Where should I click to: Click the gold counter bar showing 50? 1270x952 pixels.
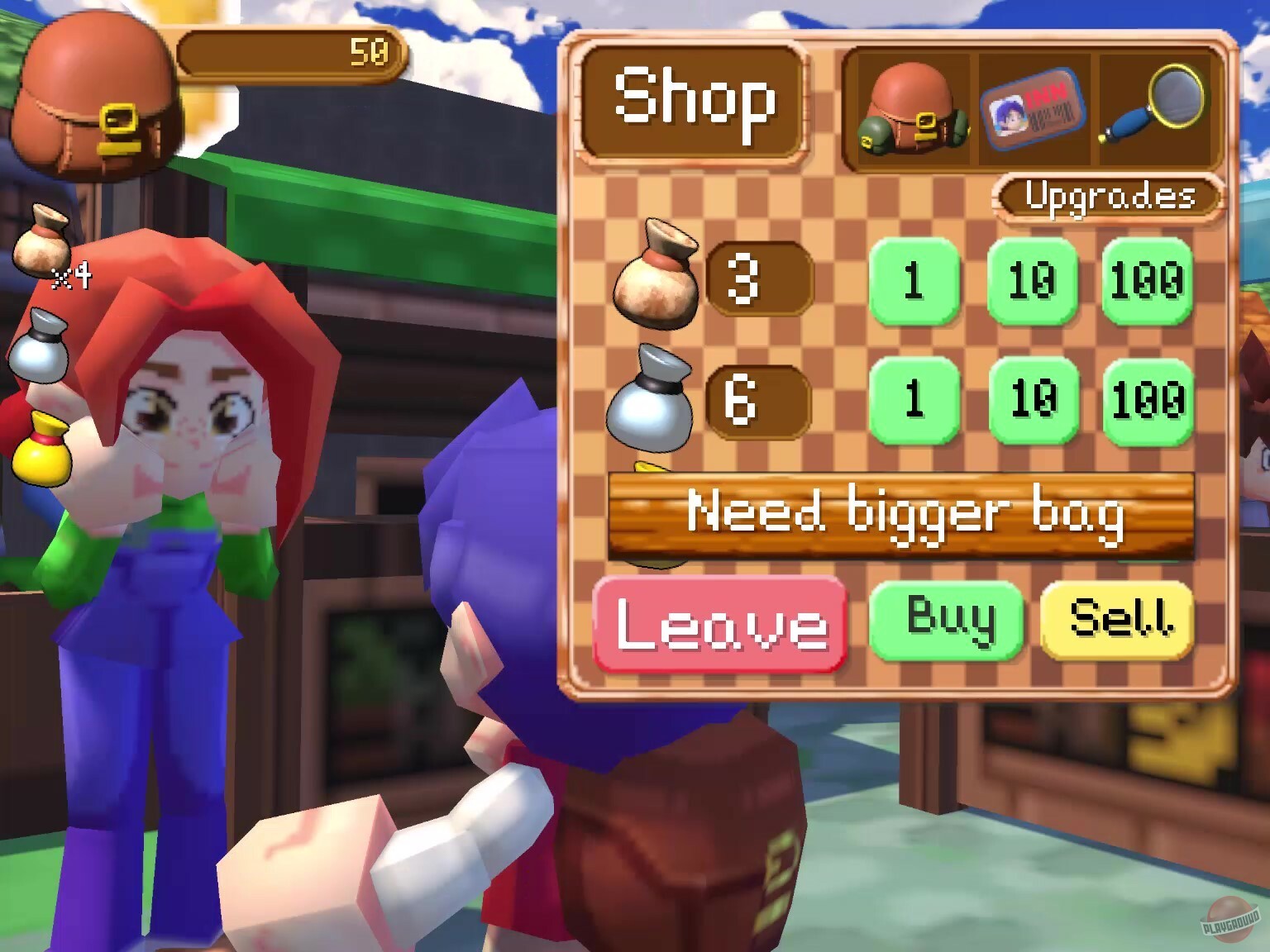tap(289, 54)
